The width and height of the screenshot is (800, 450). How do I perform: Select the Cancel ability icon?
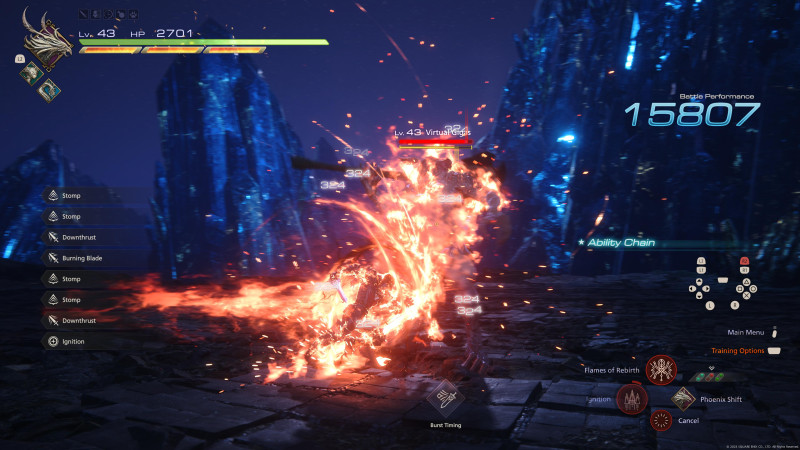pyautogui.click(x=660, y=421)
